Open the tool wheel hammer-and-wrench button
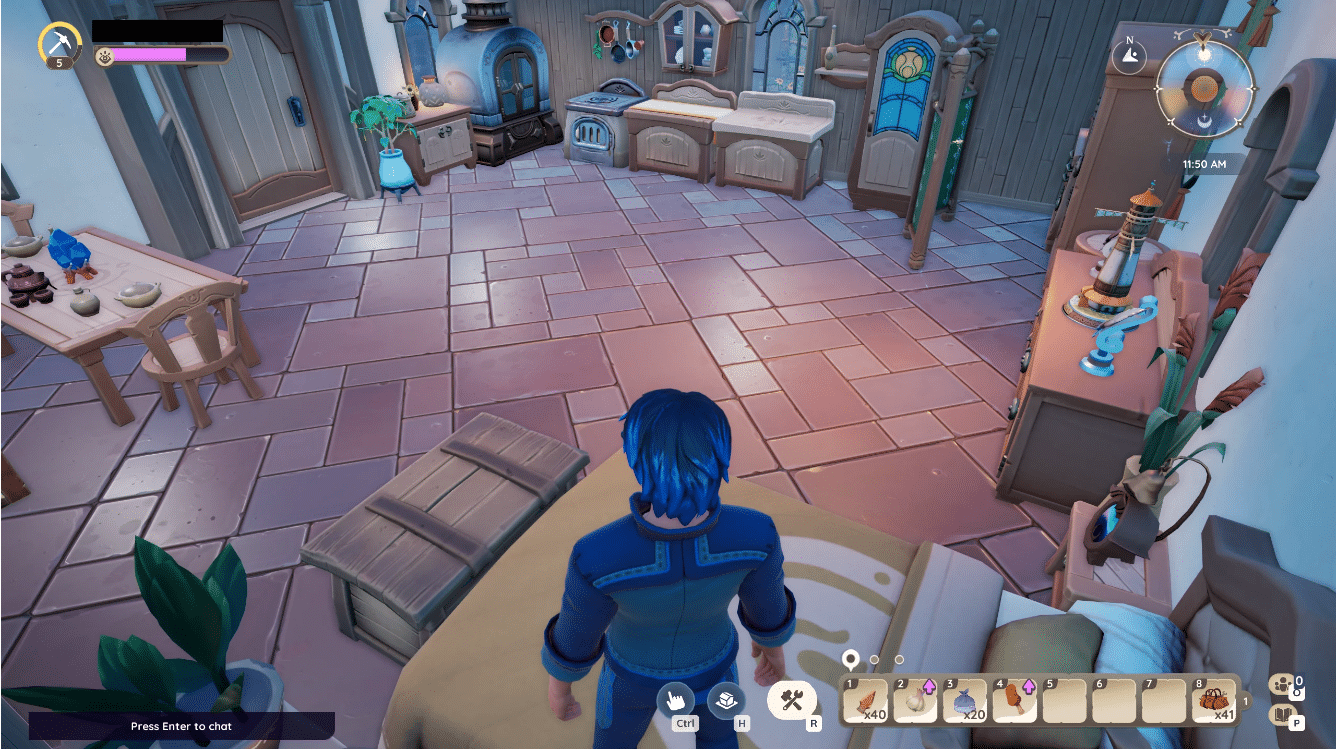Screen dimensions: 1336x749 coord(792,700)
